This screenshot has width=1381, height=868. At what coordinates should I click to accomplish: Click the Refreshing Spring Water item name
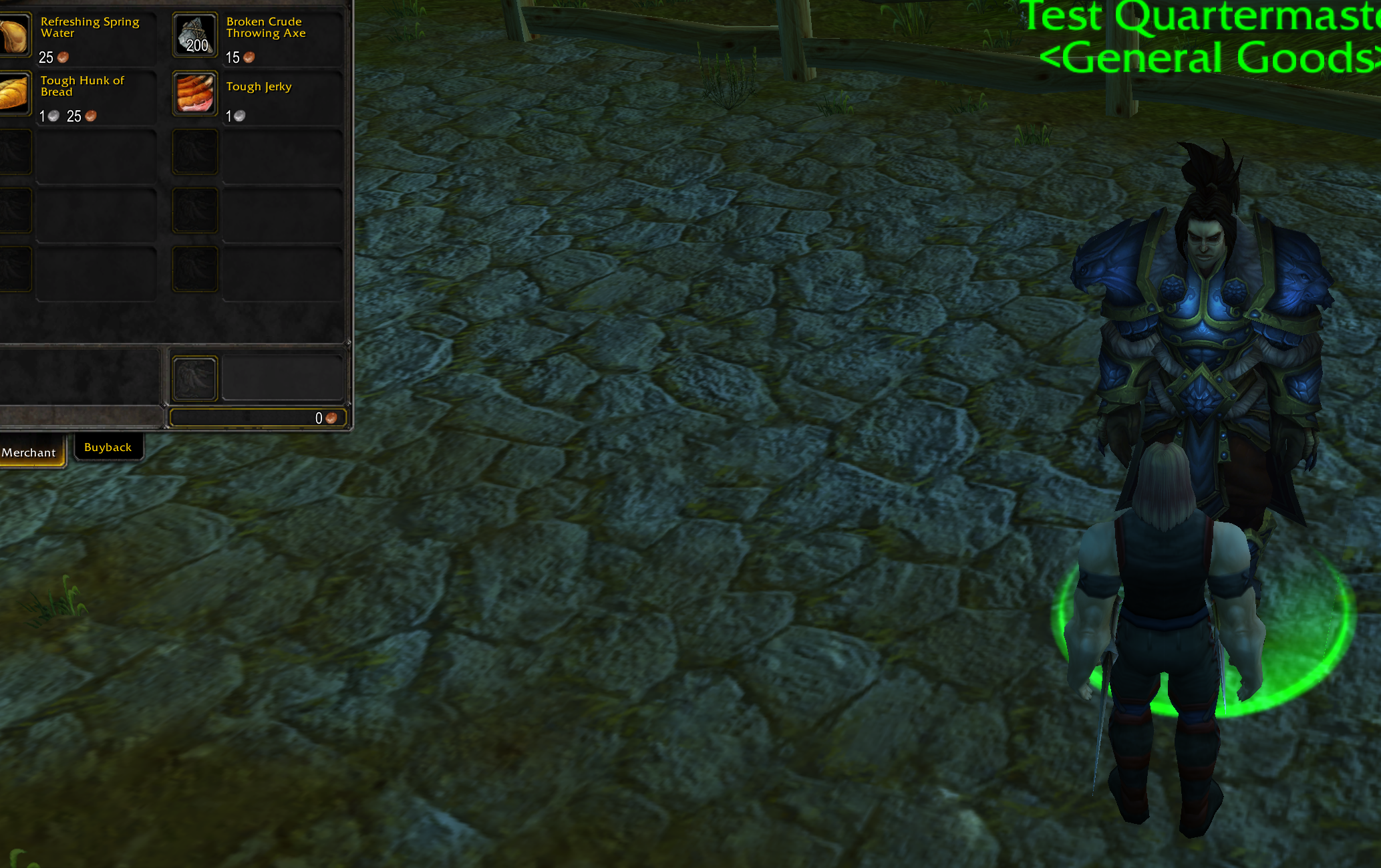tap(89, 27)
